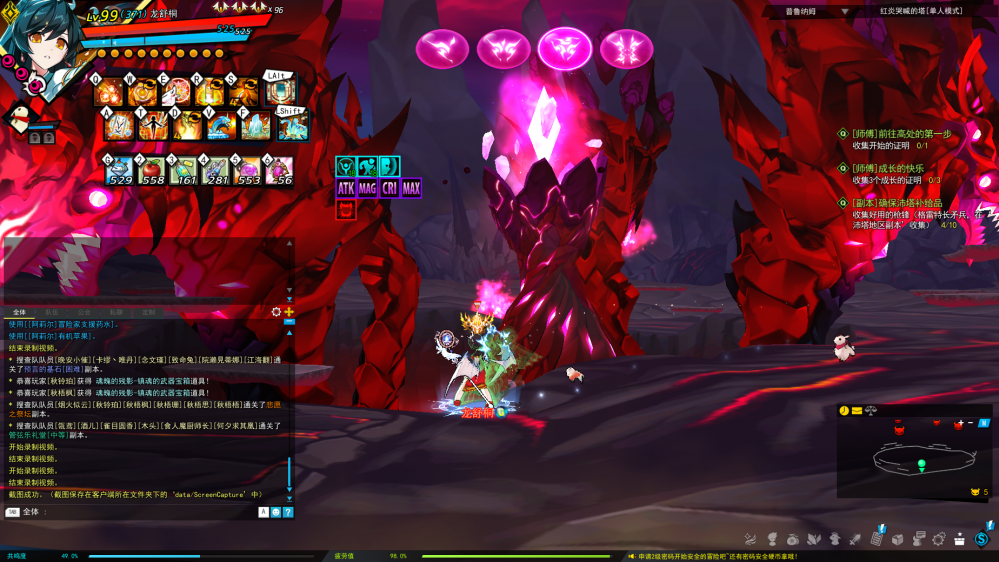Viewport: 999px width, 562px height.
Task: Open the blue S shop icon
Action: pos(981,539)
